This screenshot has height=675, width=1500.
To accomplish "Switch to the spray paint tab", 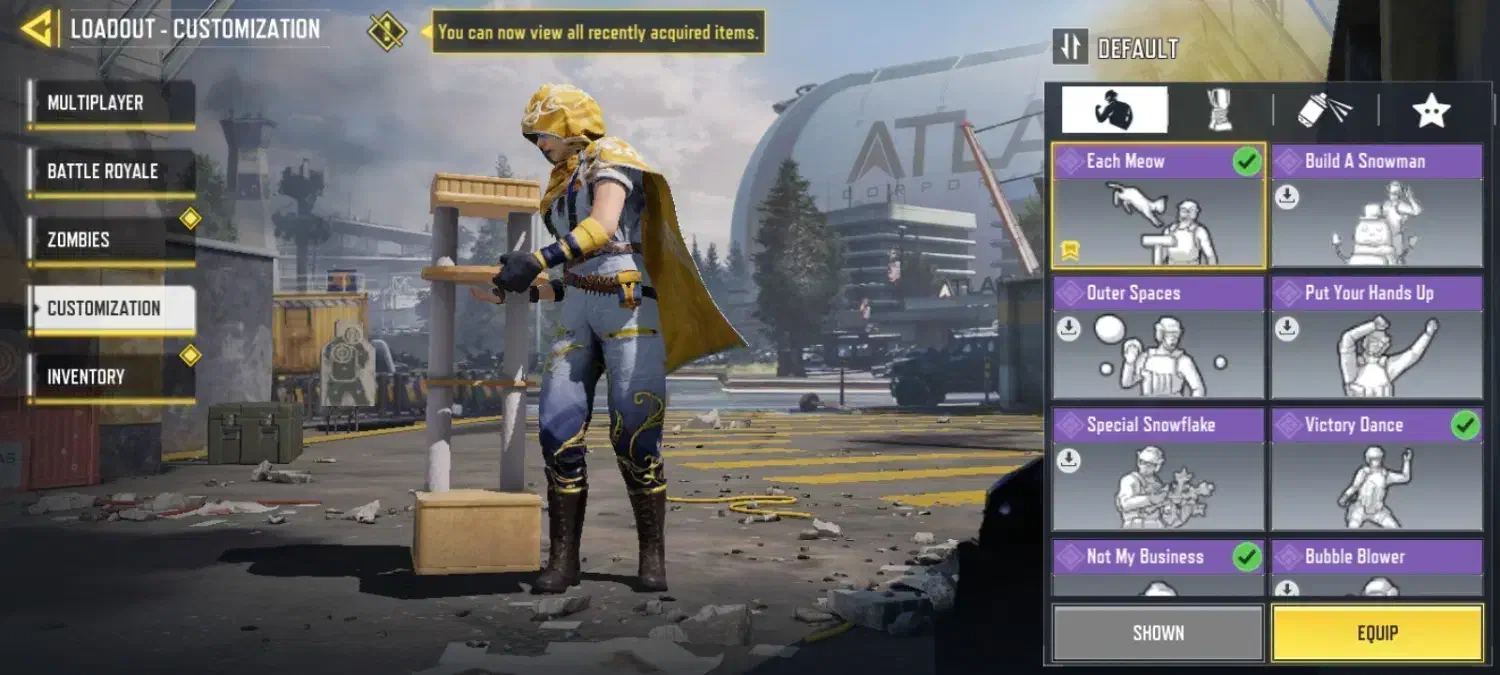I will (1325, 110).
